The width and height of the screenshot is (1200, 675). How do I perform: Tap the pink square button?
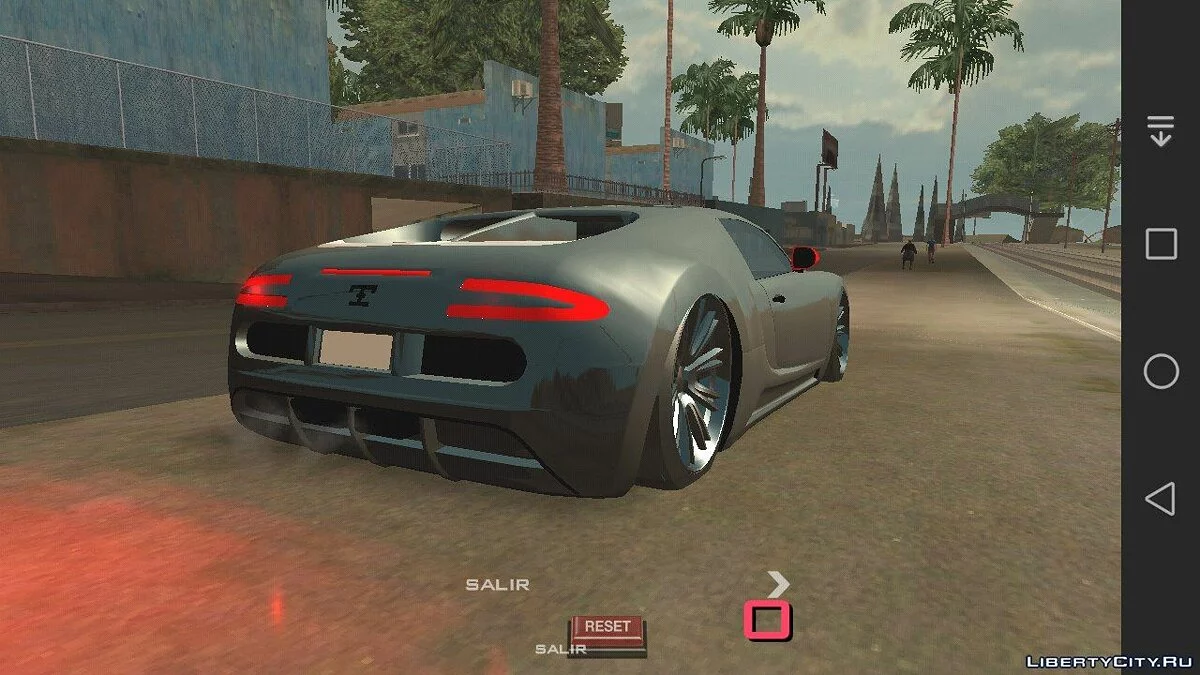767,621
